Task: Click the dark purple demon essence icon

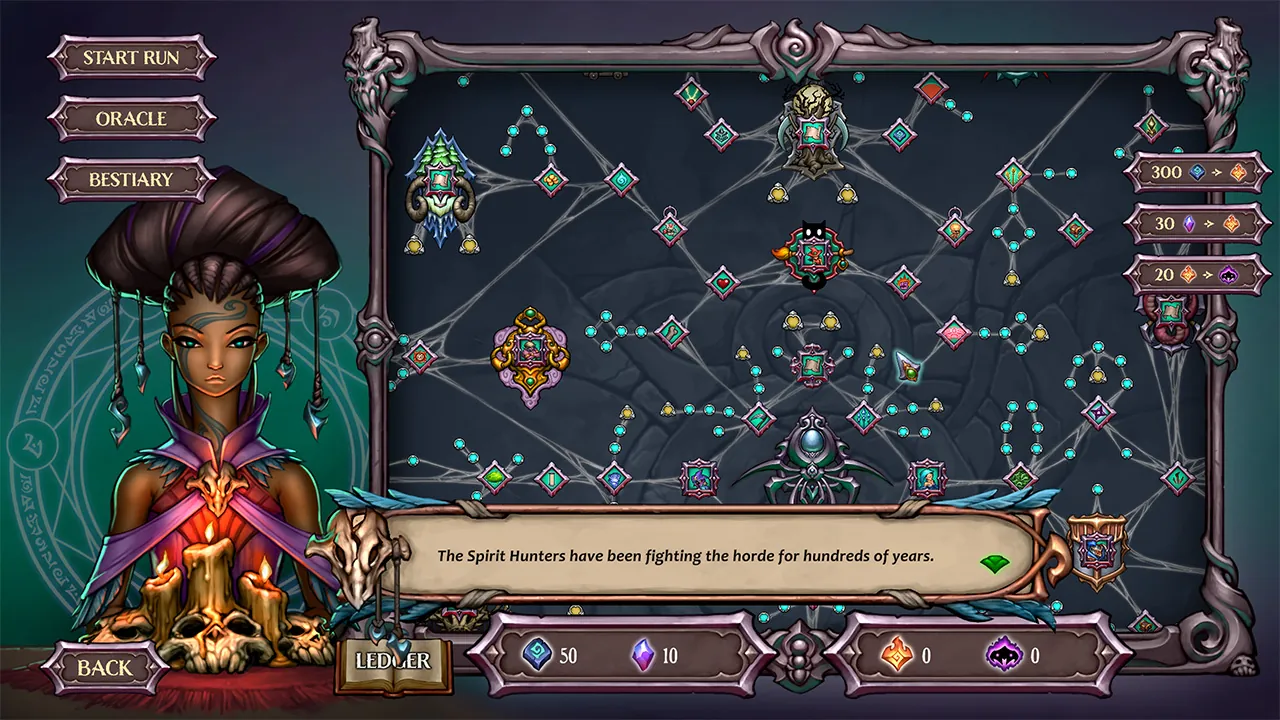Action: (x=1007, y=656)
